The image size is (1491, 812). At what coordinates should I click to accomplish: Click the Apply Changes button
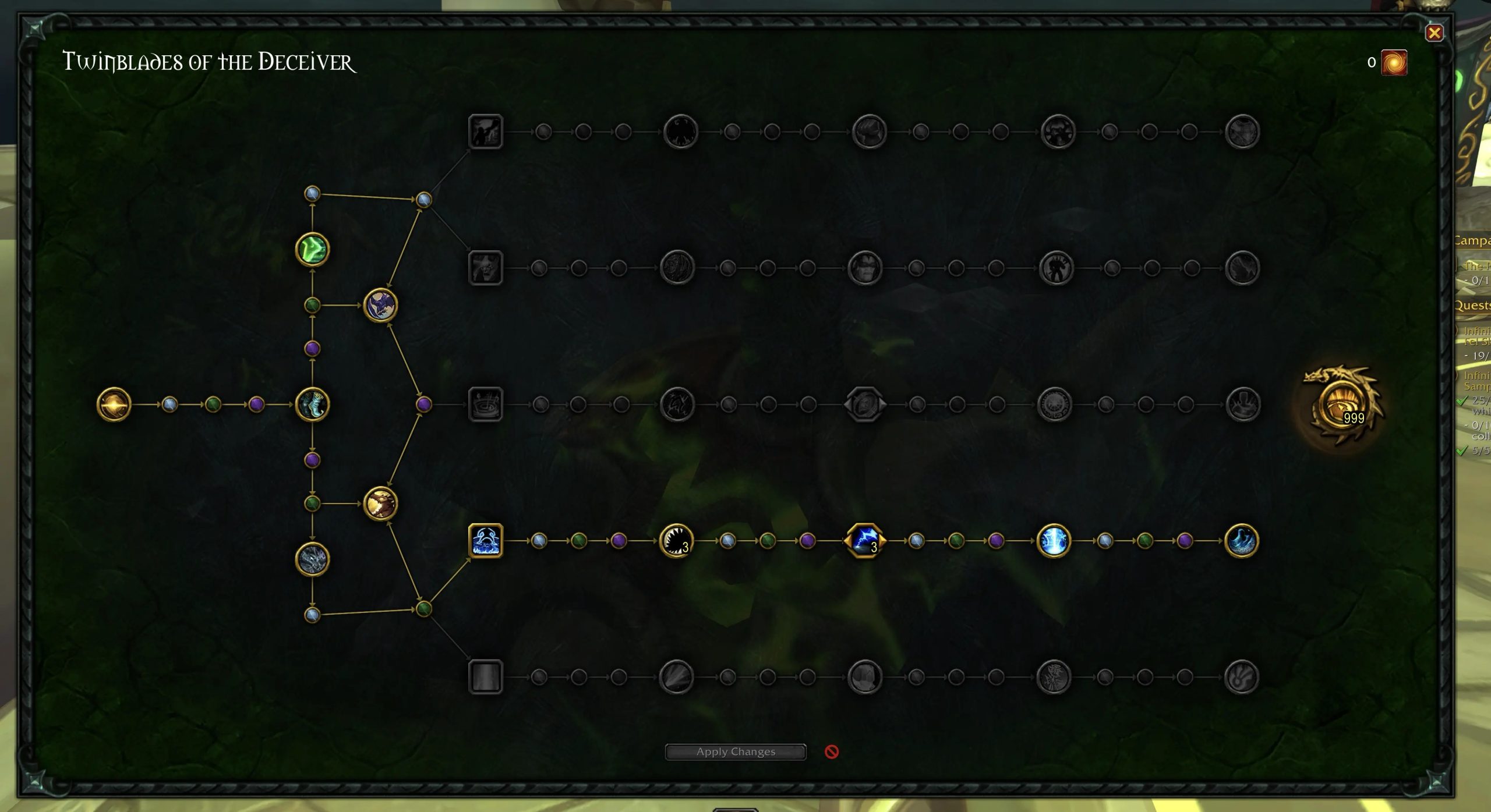pyautogui.click(x=736, y=751)
